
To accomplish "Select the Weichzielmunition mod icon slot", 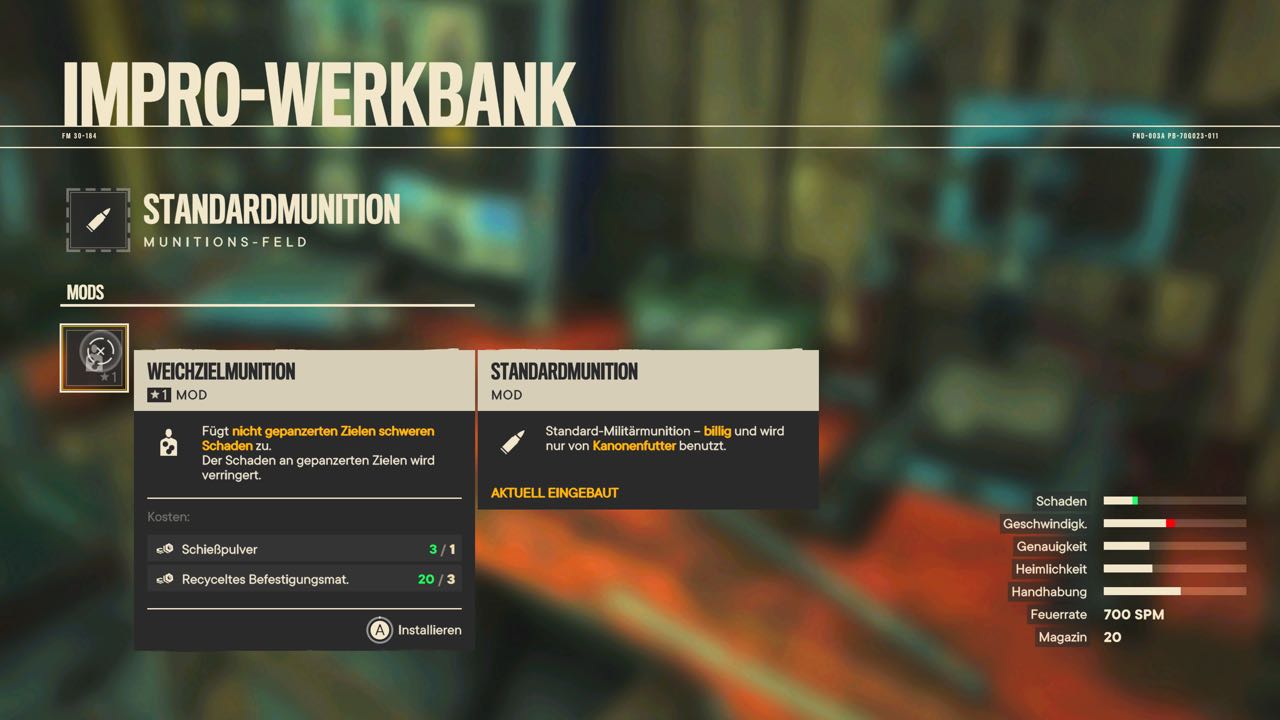I will point(94,358).
